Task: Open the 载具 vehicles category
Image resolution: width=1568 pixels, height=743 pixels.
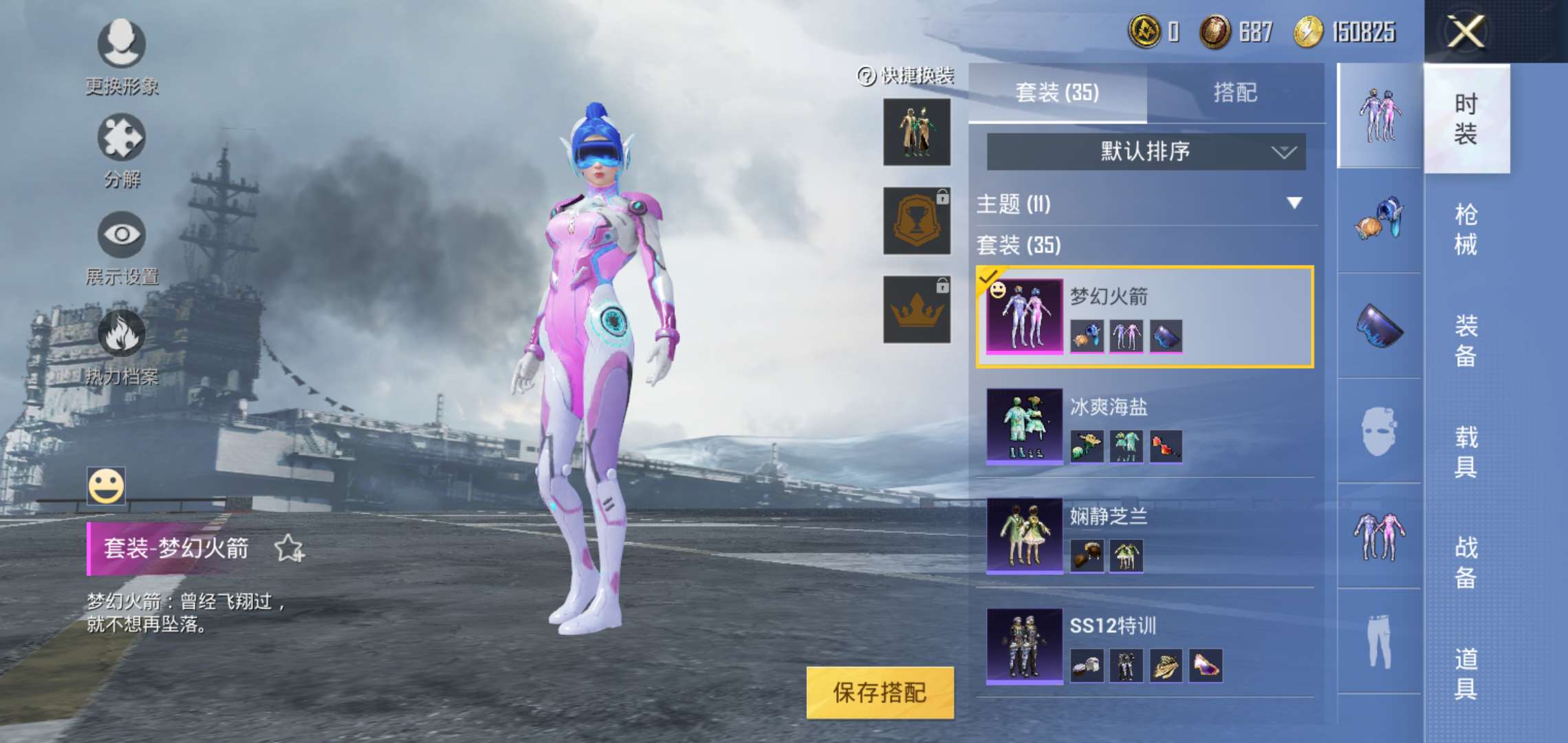Action: [x=1466, y=451]
